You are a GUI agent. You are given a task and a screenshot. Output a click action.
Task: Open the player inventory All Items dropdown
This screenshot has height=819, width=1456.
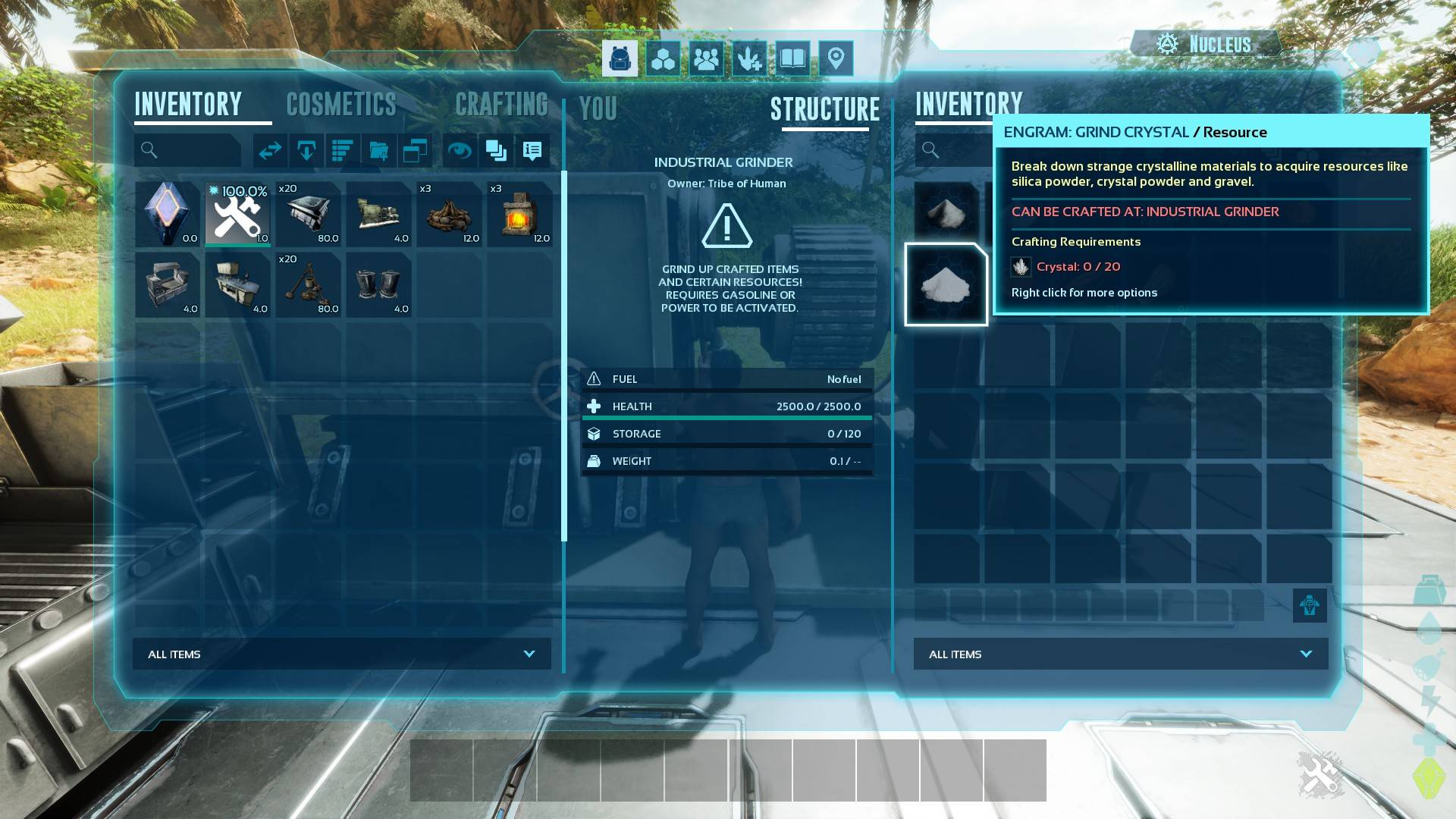click(342, 654)
